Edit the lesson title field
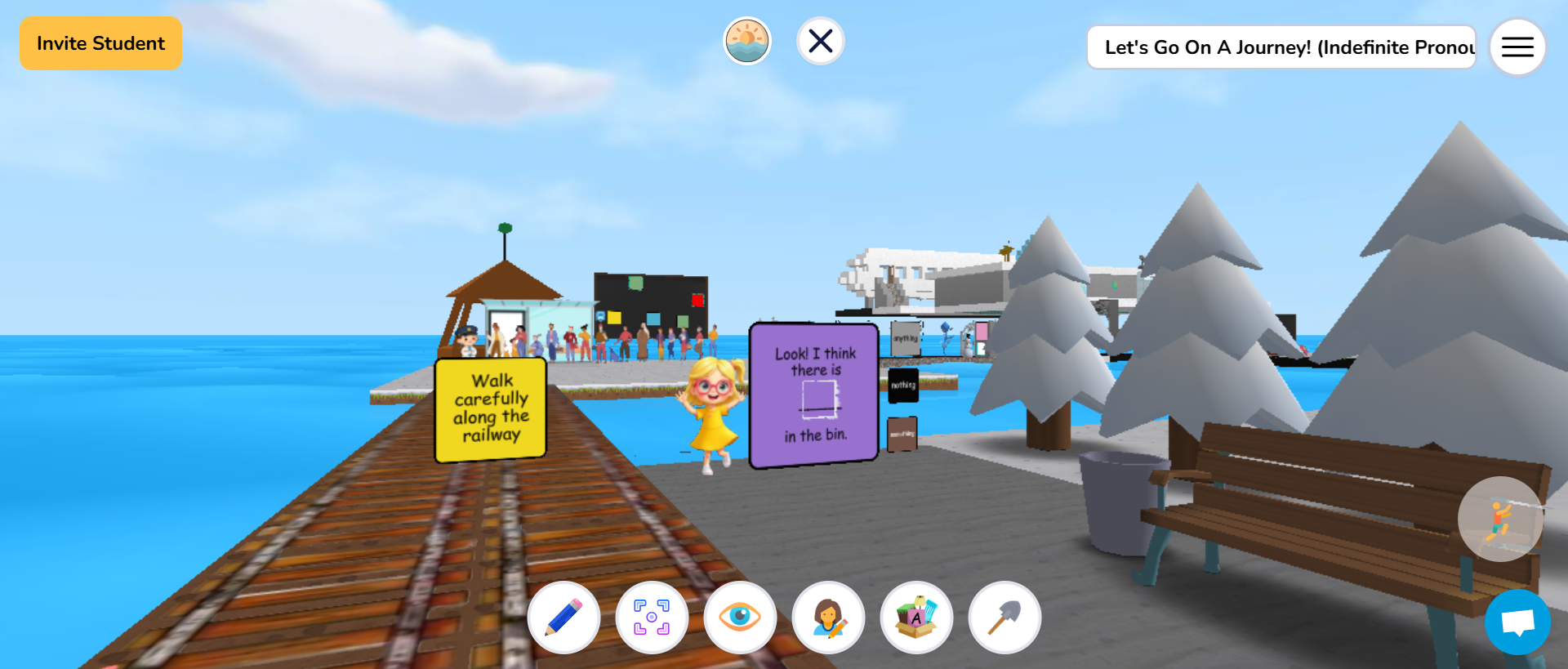Viewport: 1568px width, 669px height. pos(1281,47)
